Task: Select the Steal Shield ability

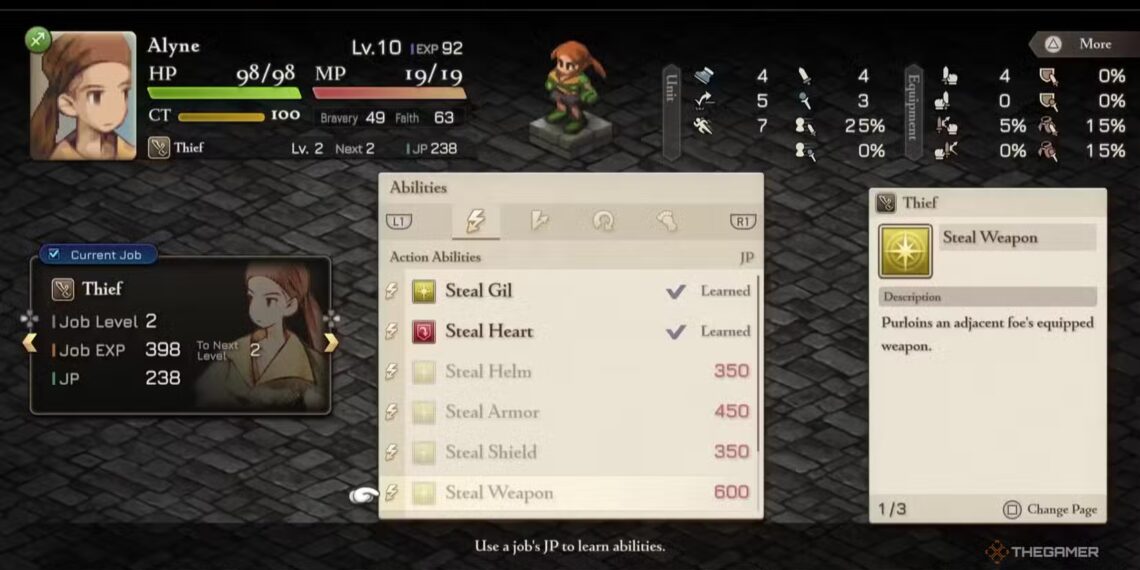Action: pos(570,452)
